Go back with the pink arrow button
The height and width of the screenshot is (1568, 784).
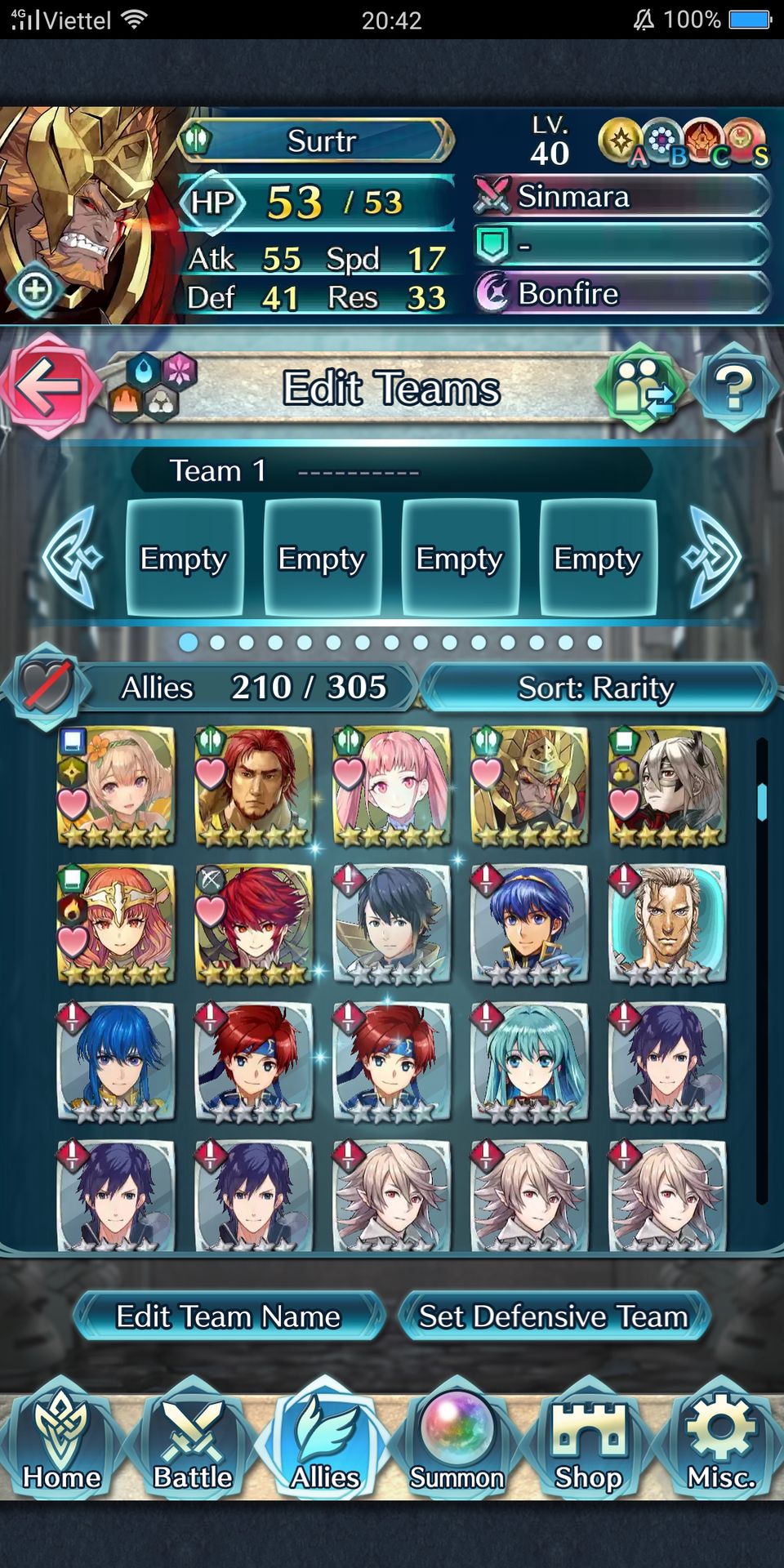47,386
